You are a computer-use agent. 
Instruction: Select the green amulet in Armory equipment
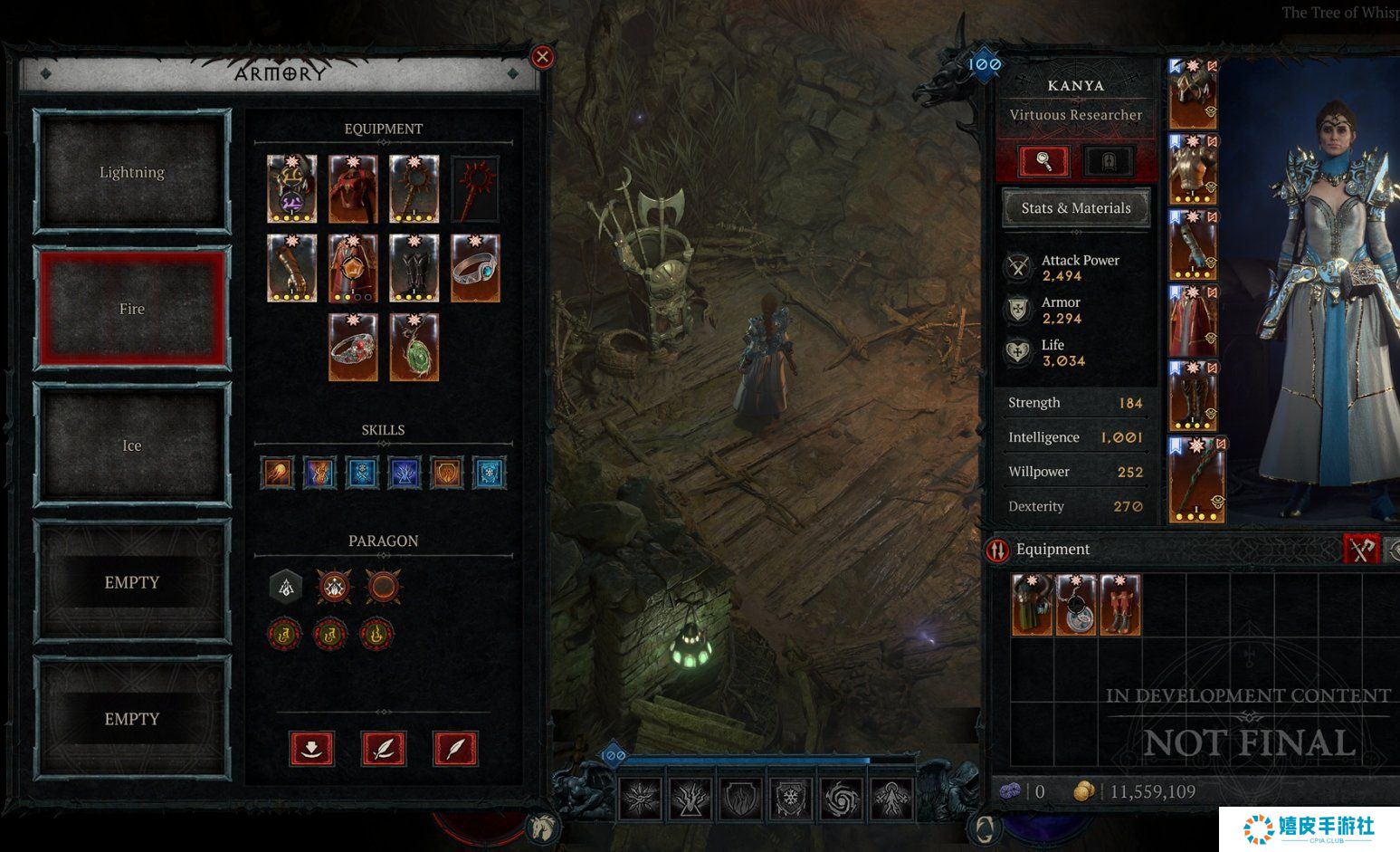tap(414, 348)
